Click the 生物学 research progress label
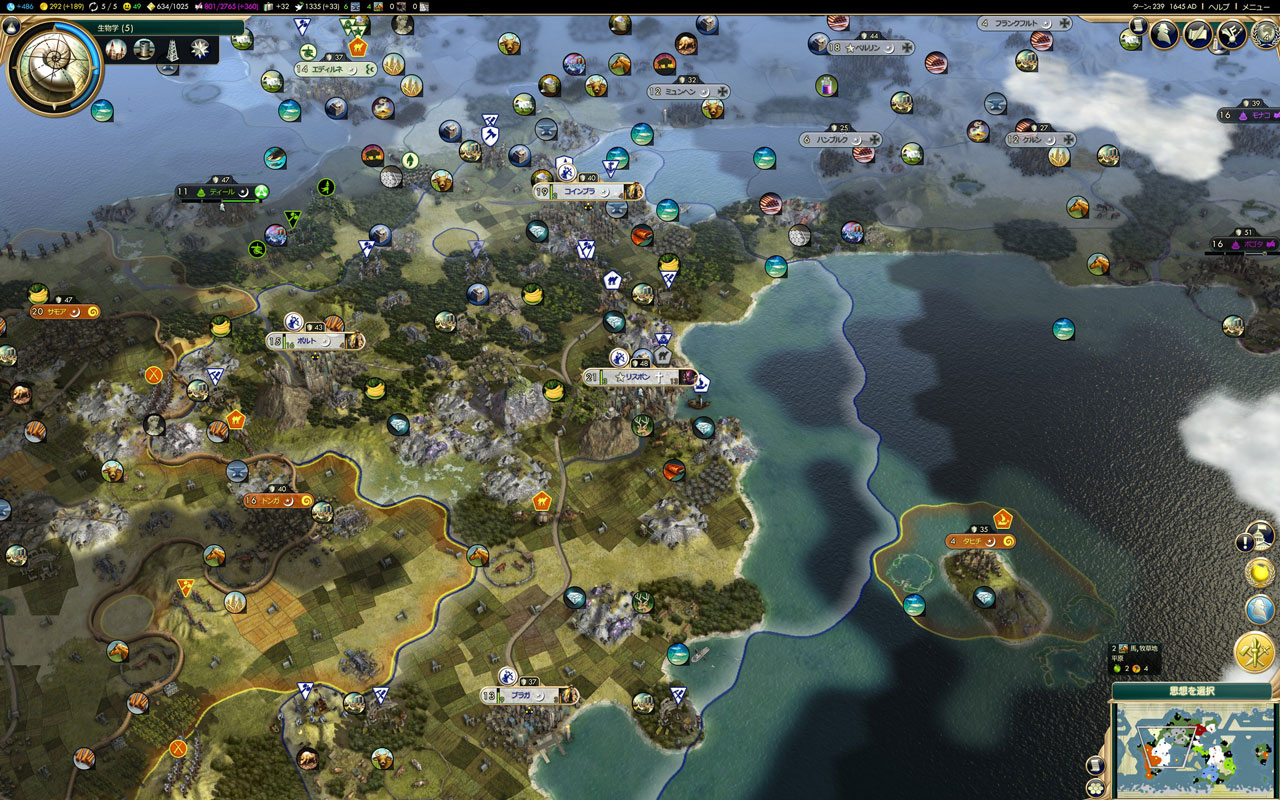This screenshot has width=1280, height=800. click(115, 28)
